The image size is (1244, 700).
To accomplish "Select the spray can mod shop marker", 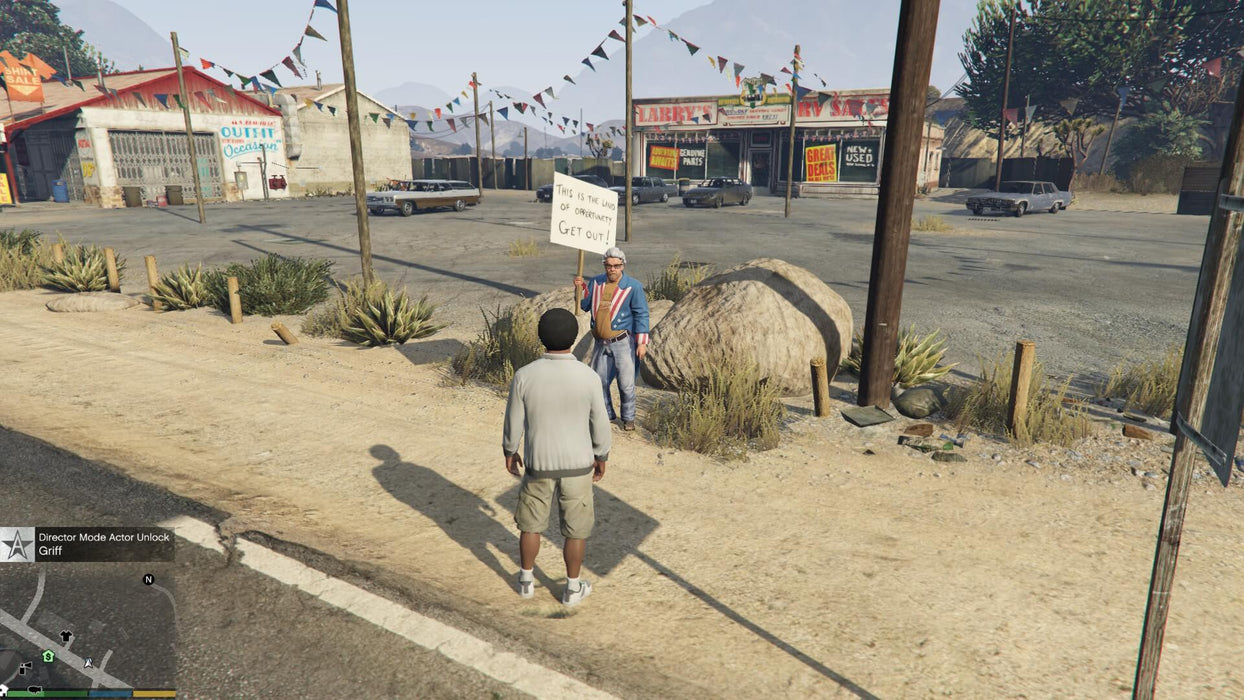I will [x=25, y=667].
